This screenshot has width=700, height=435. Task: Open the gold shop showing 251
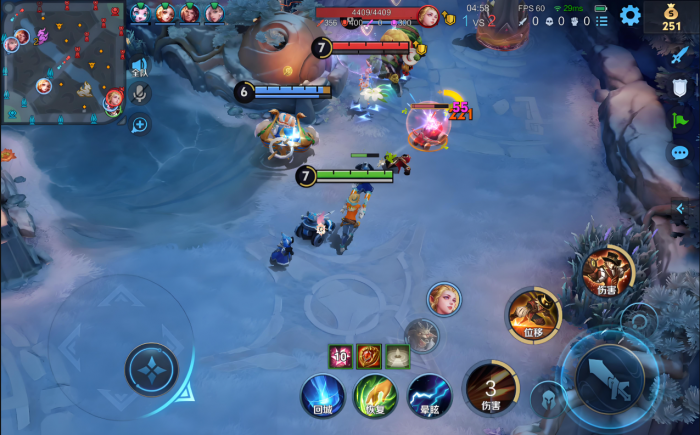pos(671,17)
